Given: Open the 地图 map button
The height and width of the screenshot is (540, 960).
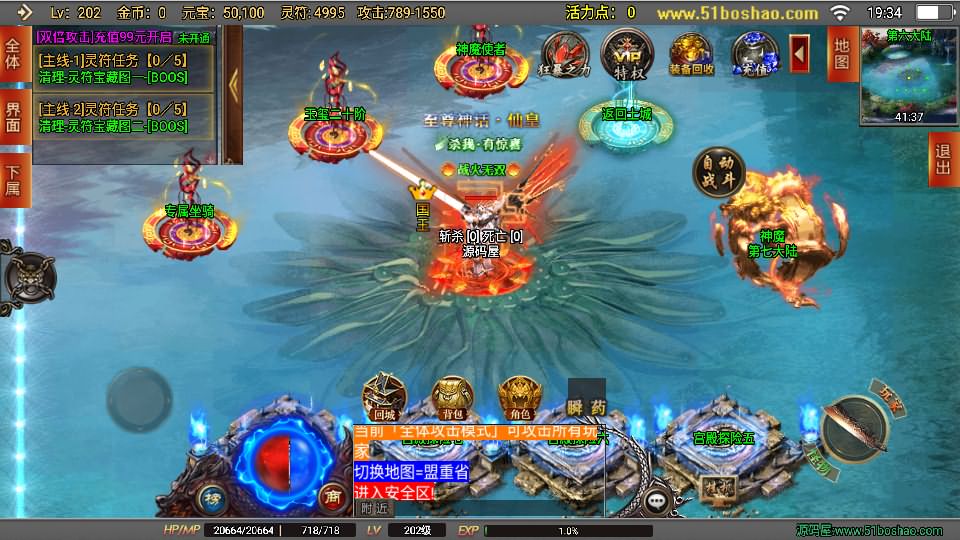Looking at the screenshot, I should pos(841,54).
